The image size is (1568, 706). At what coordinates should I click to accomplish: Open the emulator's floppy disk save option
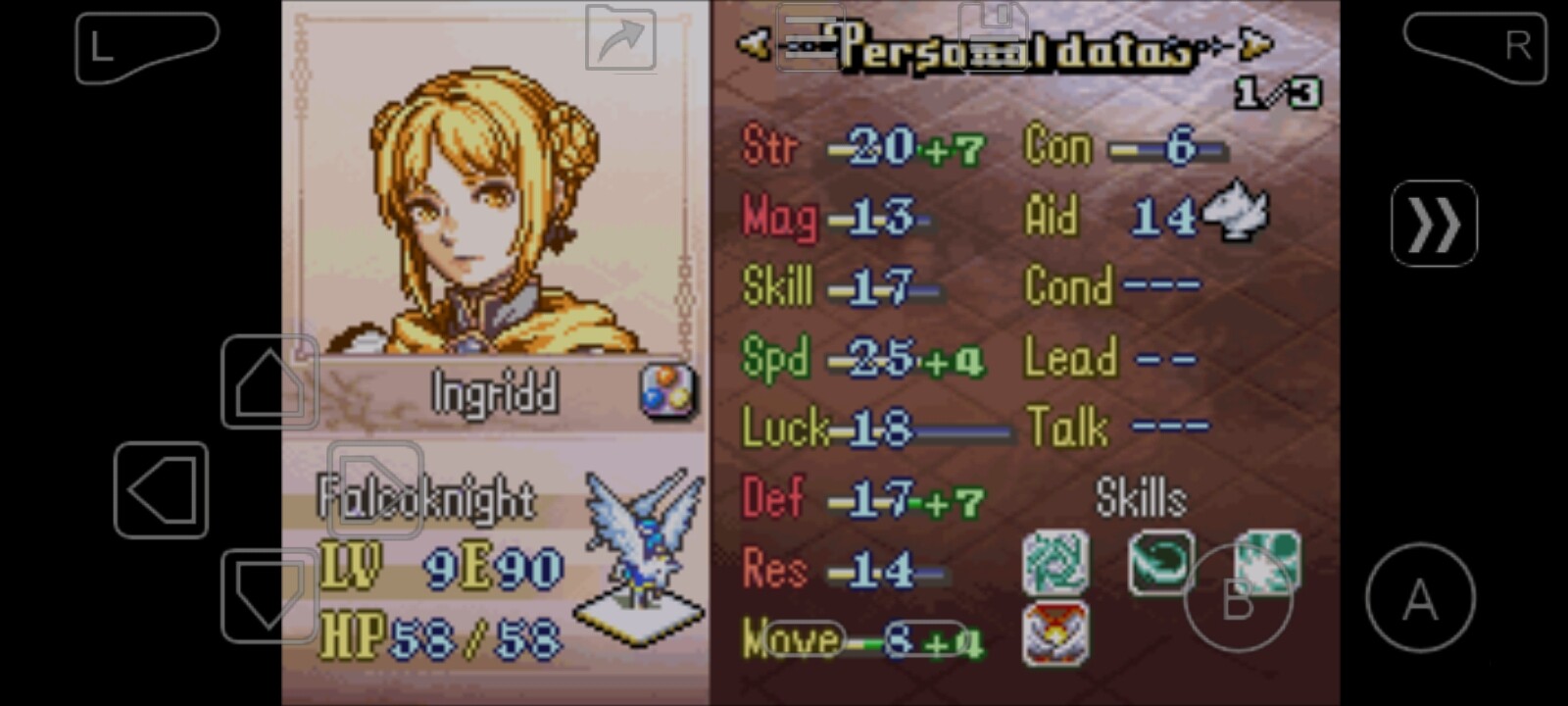[x=993, y=37]
